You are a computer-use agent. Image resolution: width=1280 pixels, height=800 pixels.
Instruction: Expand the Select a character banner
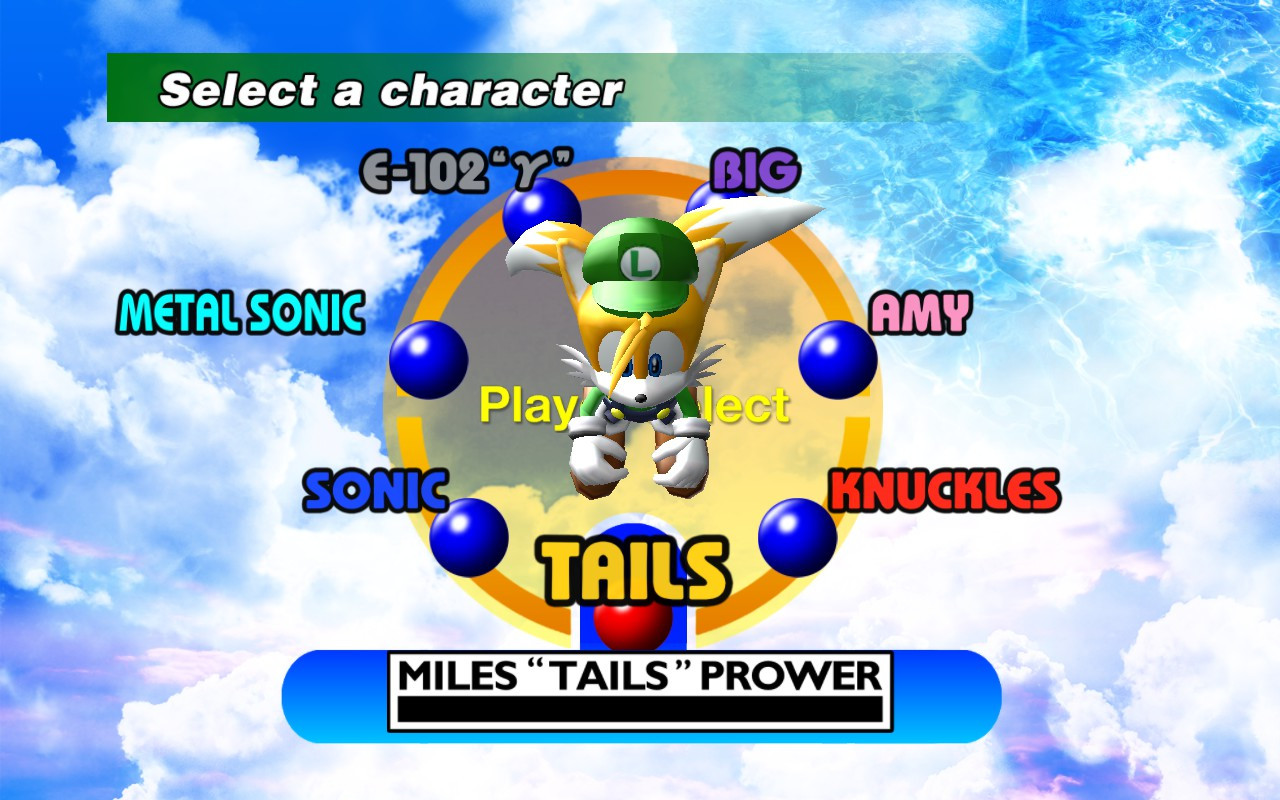pyautogui.click(x=390, y=88)
